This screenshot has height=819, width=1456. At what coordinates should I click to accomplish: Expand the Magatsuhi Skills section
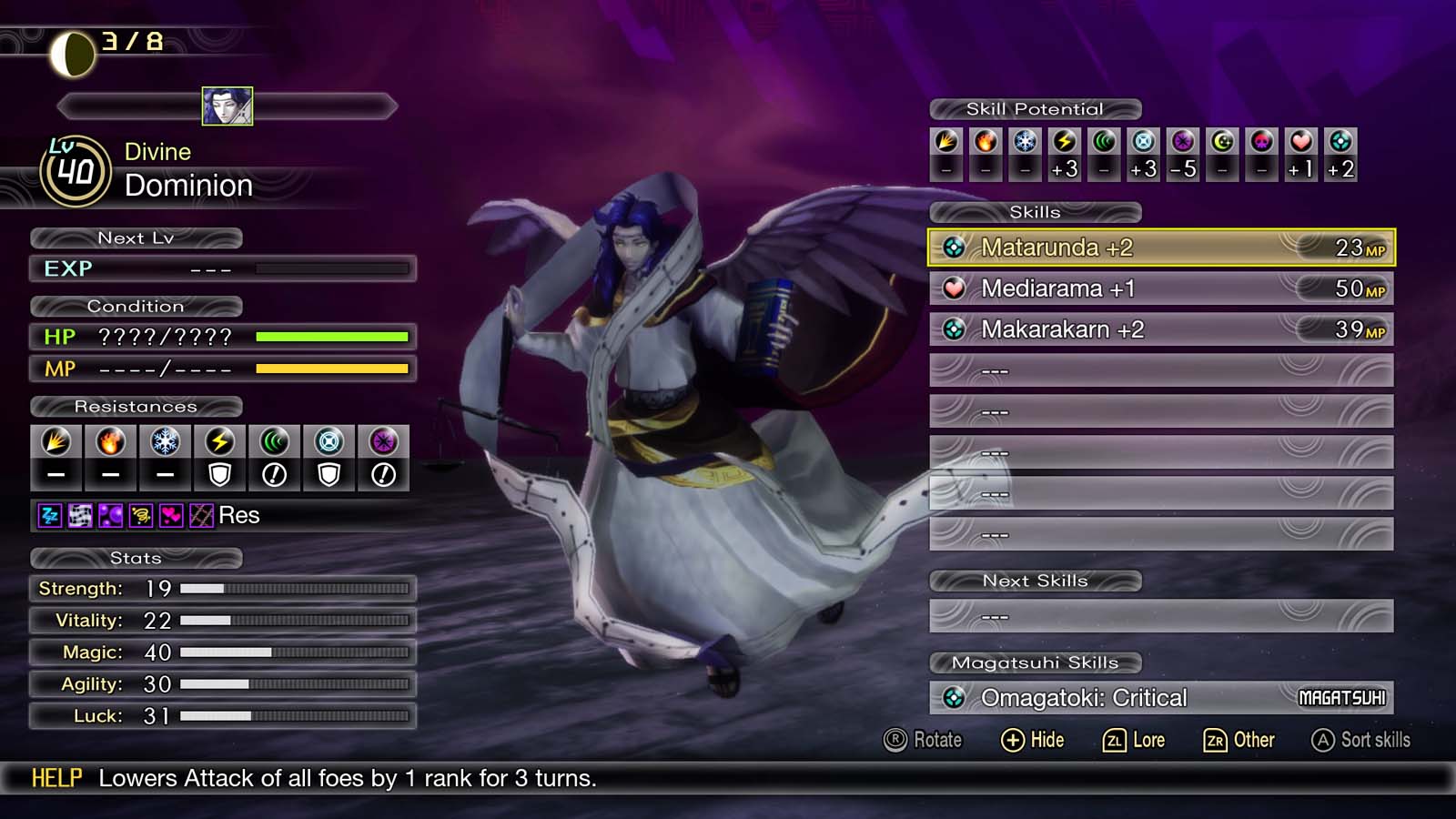click(1036, 662)
